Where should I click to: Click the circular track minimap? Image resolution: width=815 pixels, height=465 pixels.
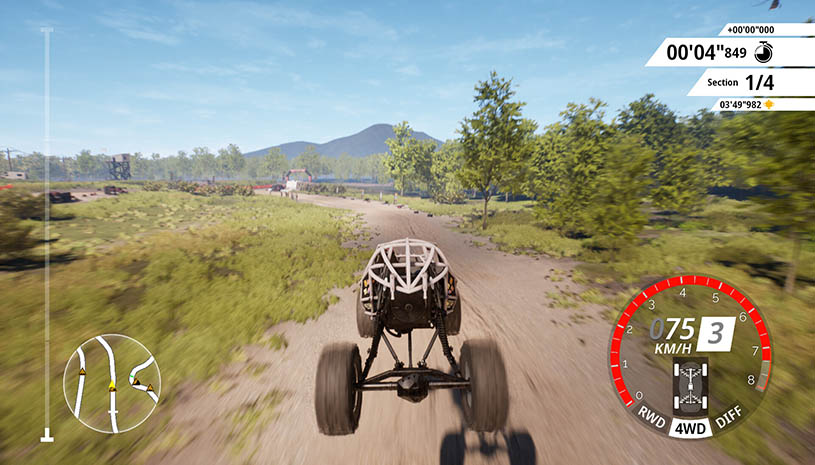111,383
